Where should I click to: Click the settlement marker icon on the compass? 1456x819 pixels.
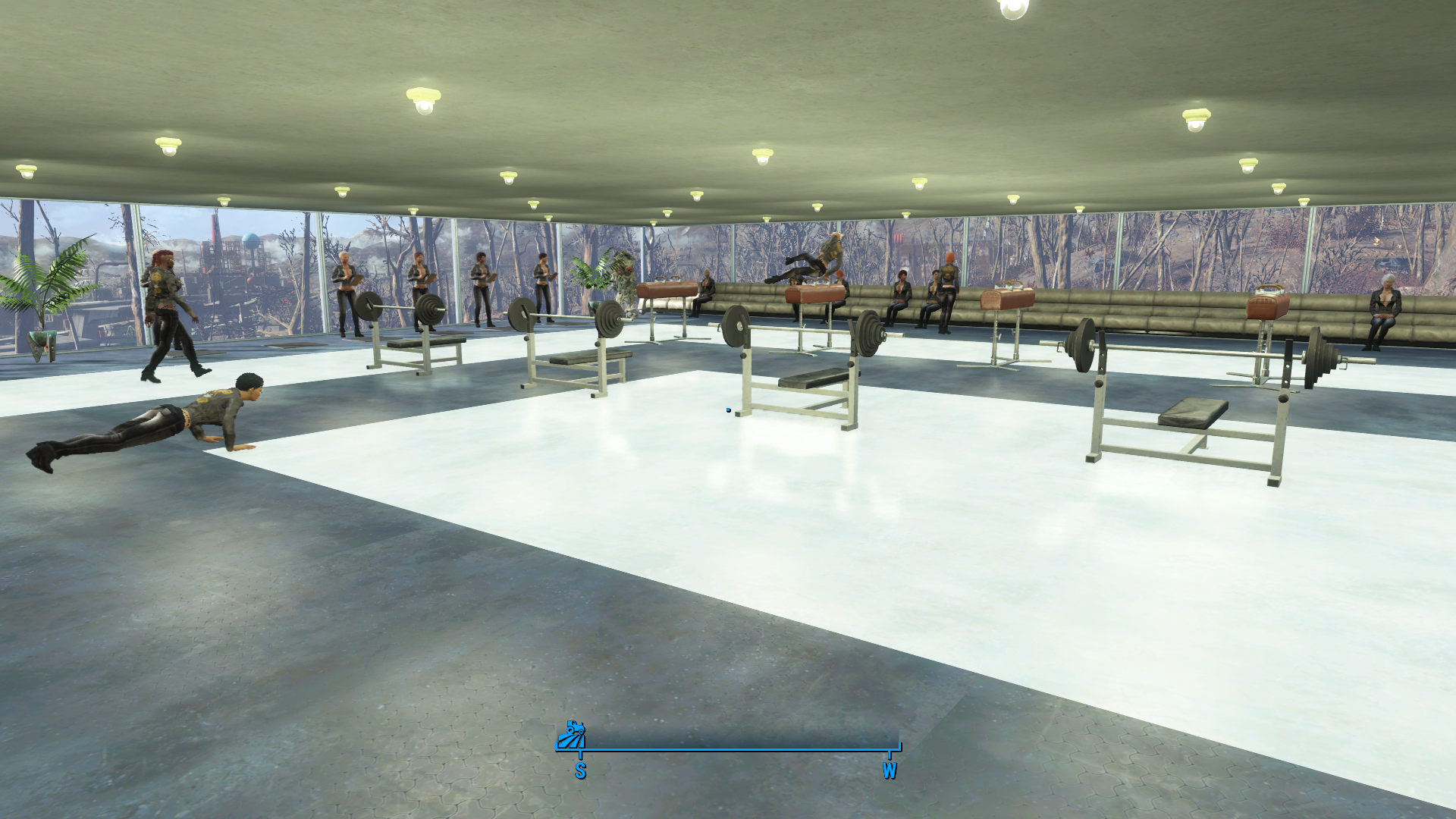pos(571,736)
